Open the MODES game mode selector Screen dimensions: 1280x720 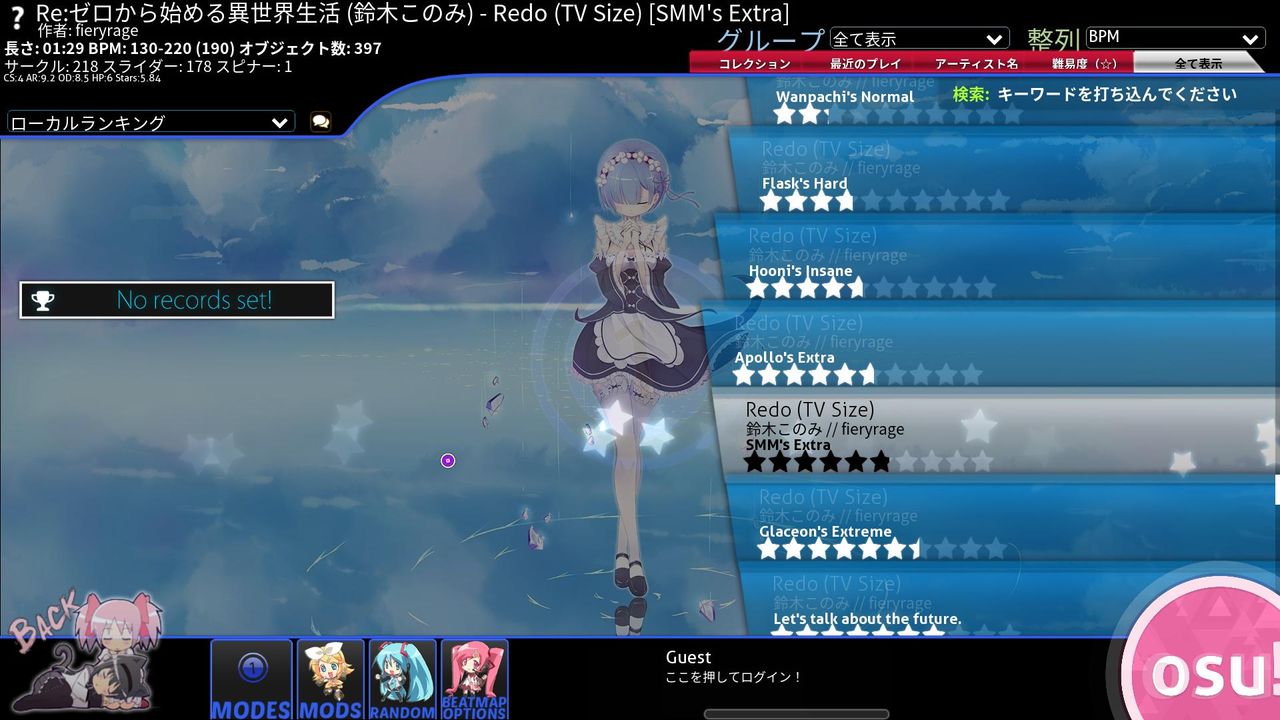[x=251, y=678]
